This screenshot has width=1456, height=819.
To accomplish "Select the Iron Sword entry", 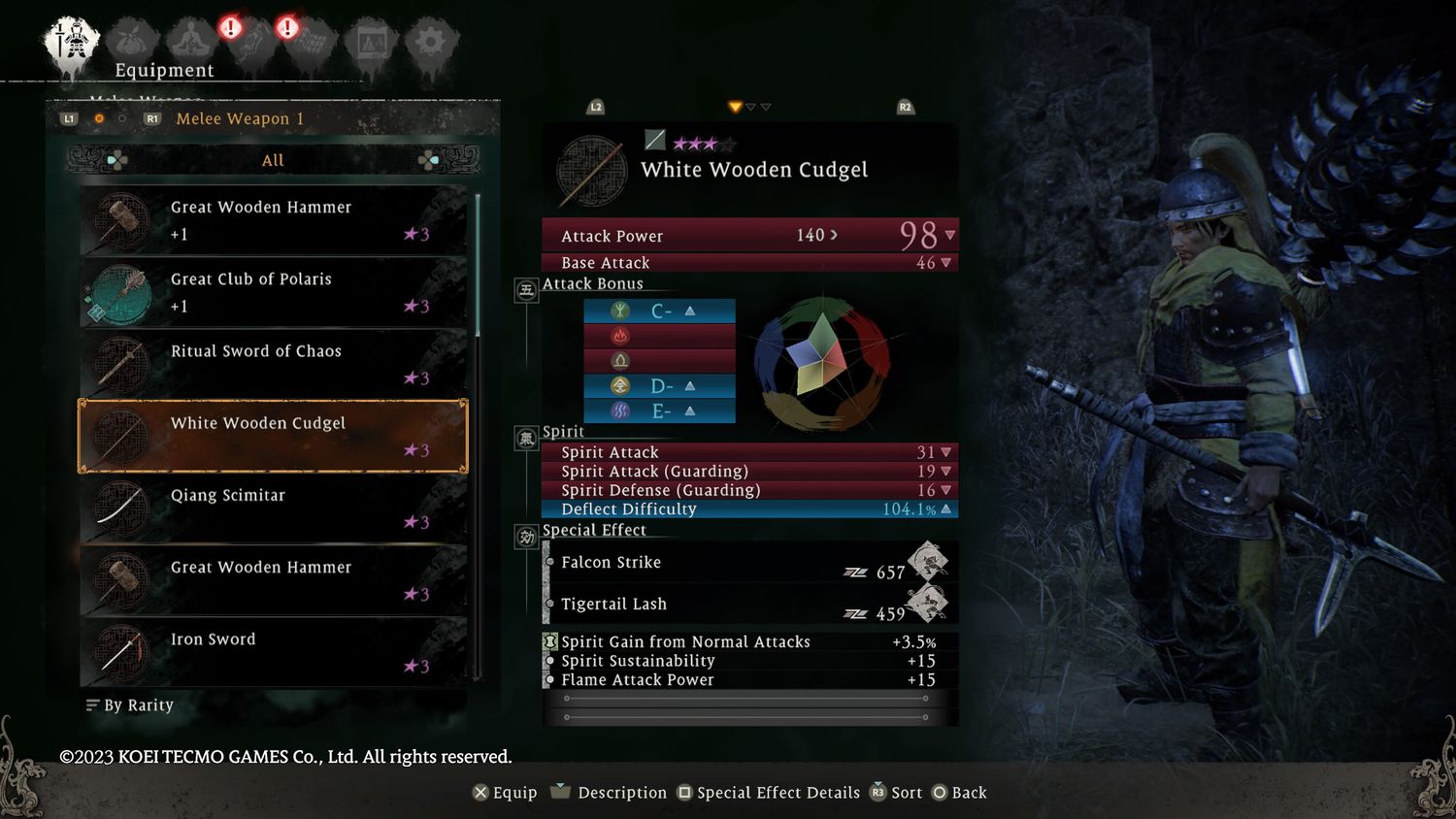I will [x=273, y=652].
